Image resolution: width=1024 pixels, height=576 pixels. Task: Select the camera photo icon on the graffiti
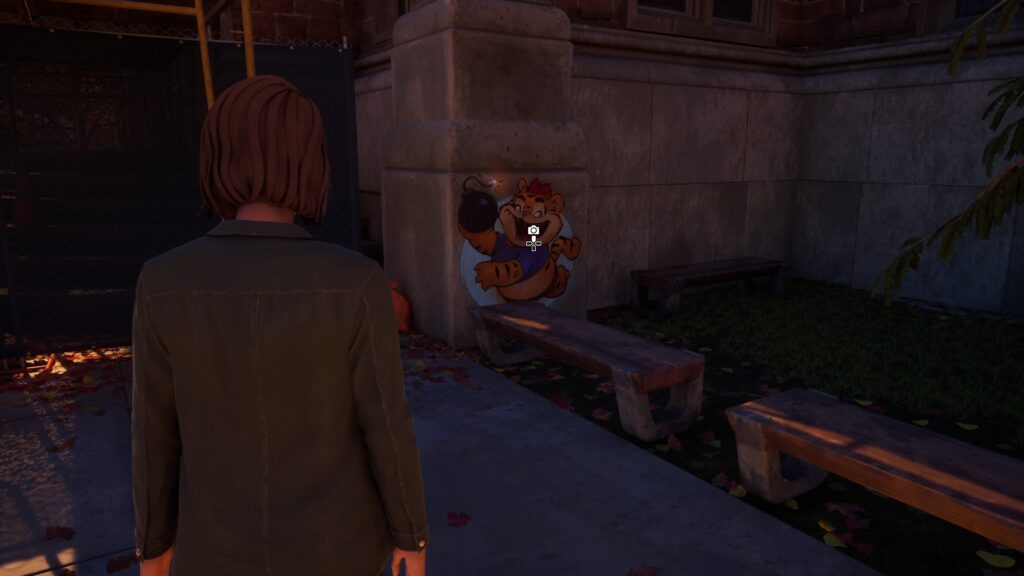tap(534, 230)
